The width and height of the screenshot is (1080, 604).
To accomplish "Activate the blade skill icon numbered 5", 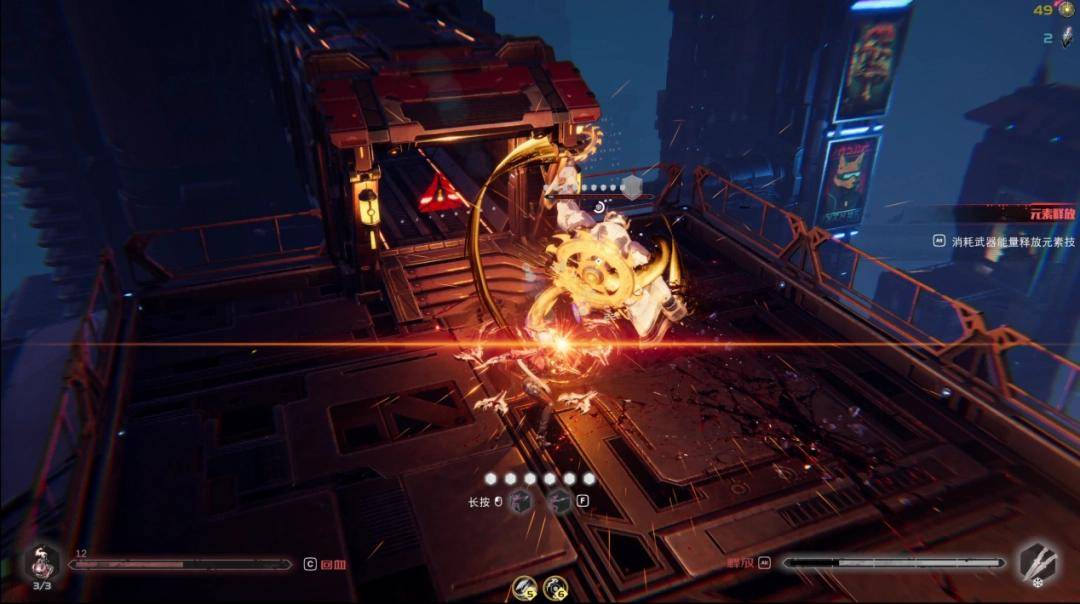I will click(x=524, y=588).
